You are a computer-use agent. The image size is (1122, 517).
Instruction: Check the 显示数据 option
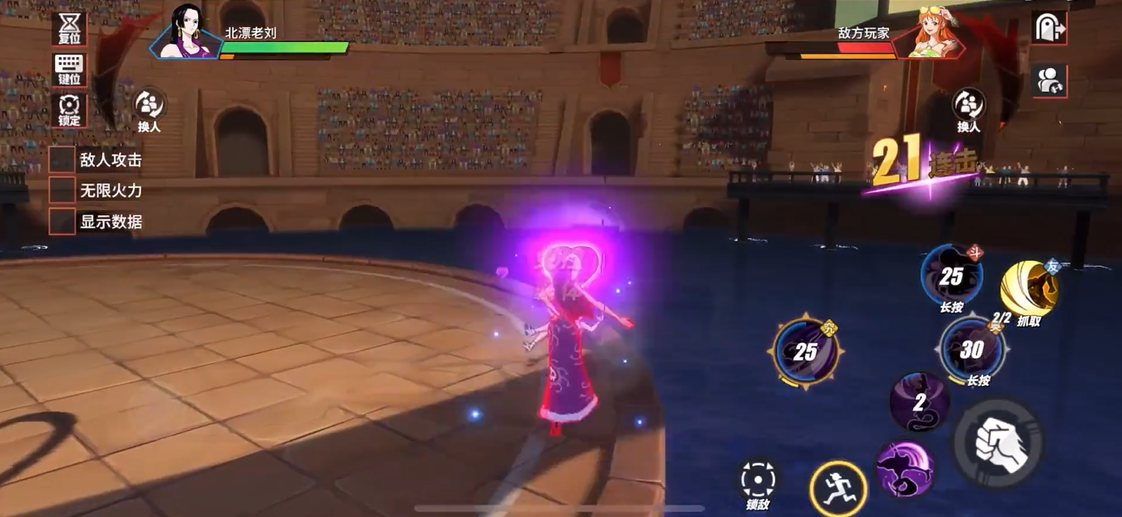pos(62,222)
